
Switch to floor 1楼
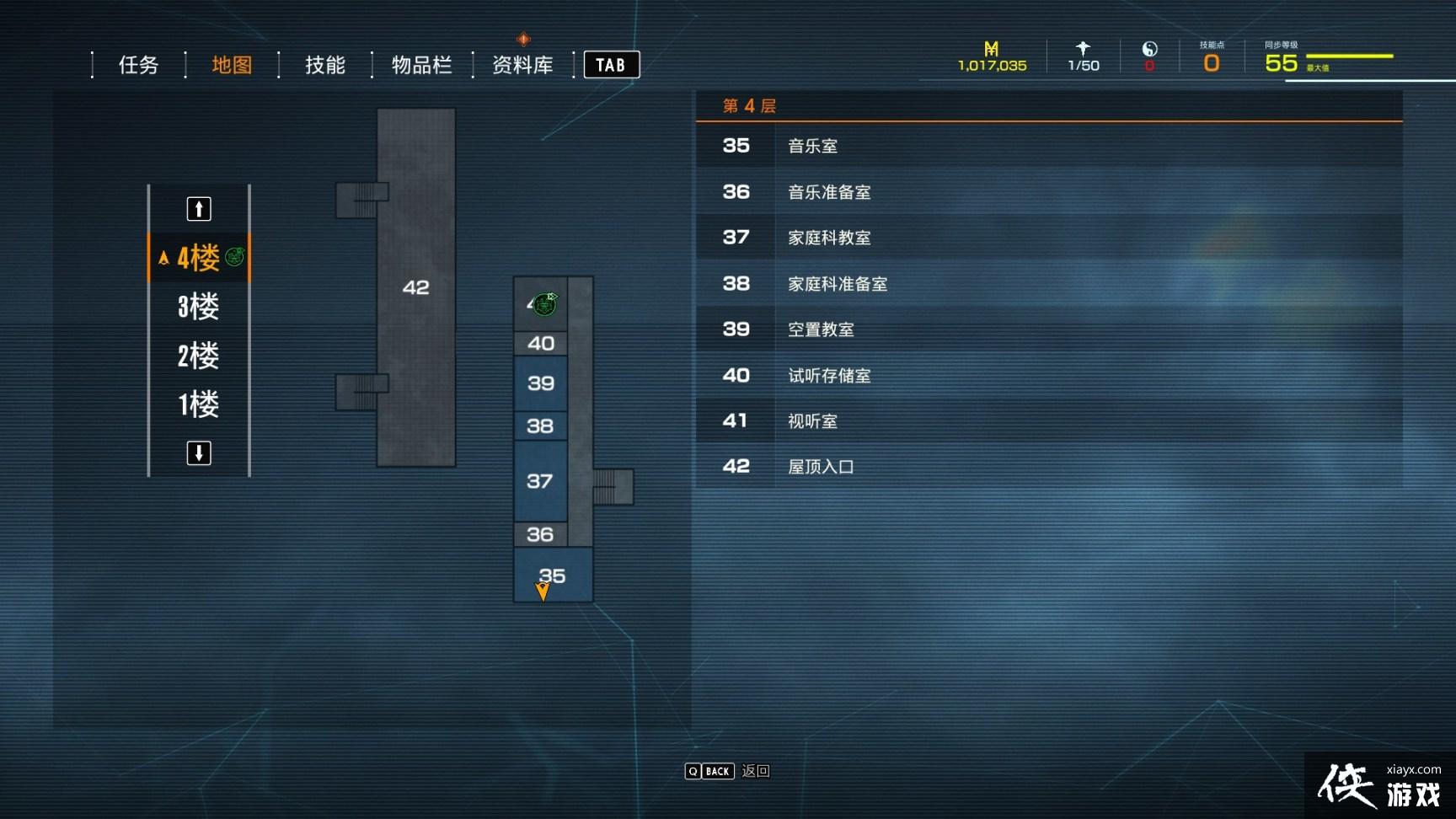(198, 404)
